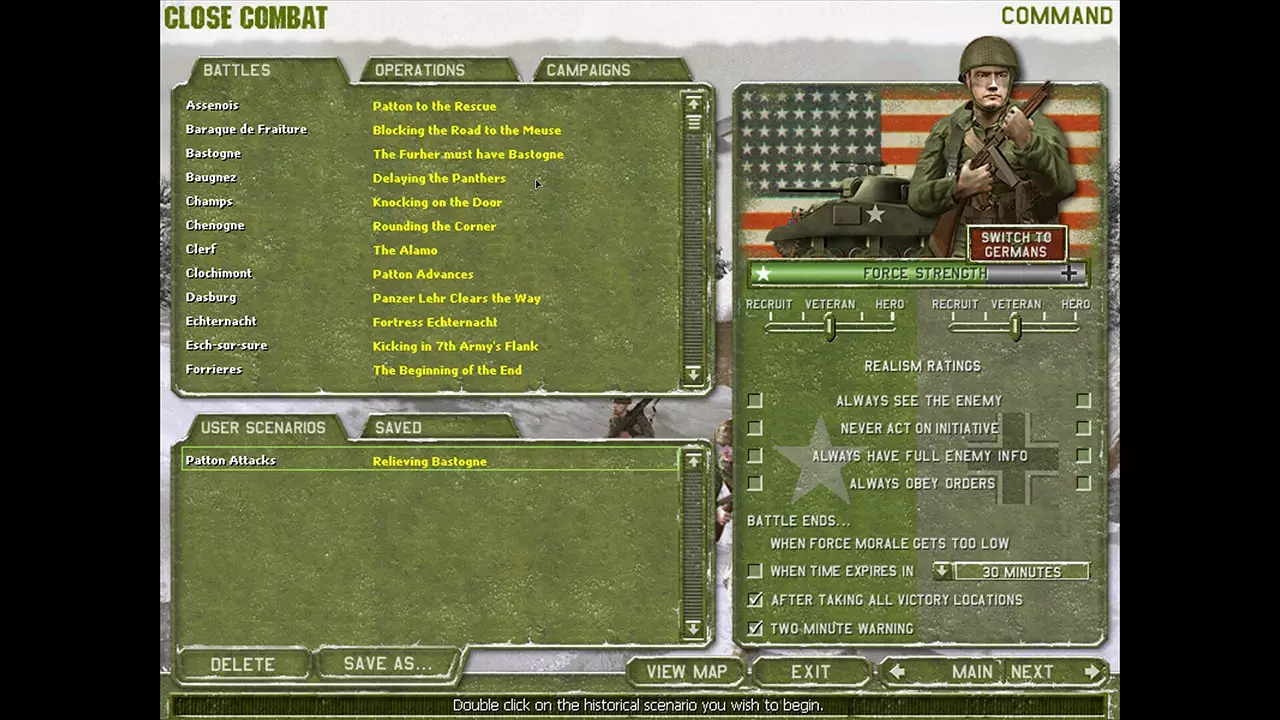The width and height of the screenshot is (1280, 720).
Task: Click the down scroll arrow on battles list
Action: 693,374
